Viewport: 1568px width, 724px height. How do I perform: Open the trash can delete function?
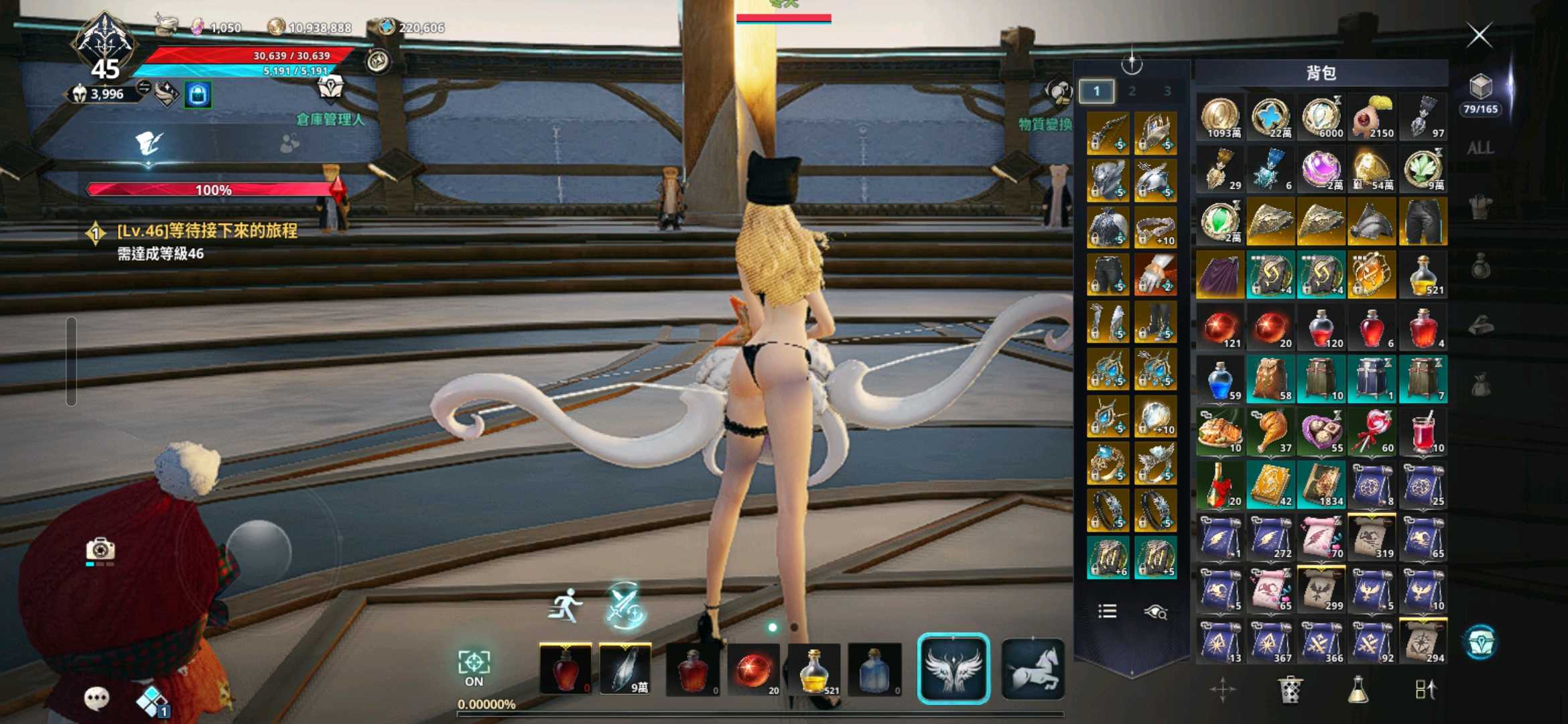(x=1290, y=690)
